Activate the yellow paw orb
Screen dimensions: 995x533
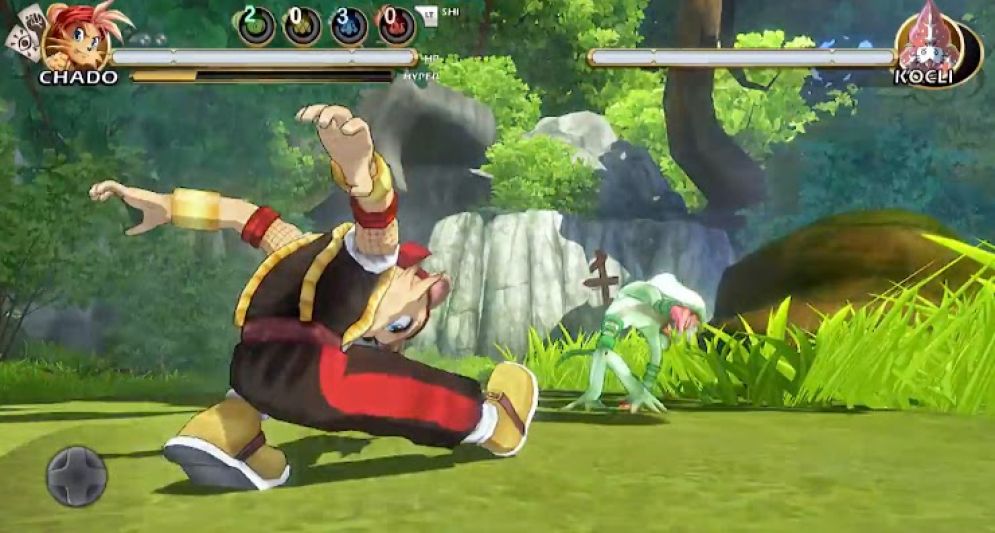pos(301,25)
